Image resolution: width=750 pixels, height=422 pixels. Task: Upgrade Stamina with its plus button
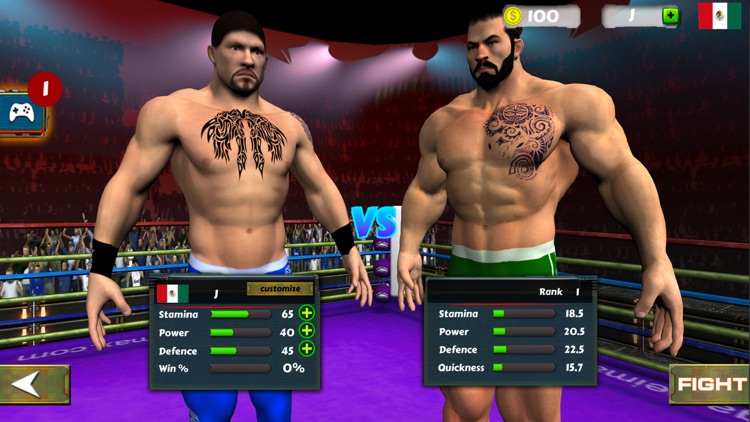coord(307,313)
